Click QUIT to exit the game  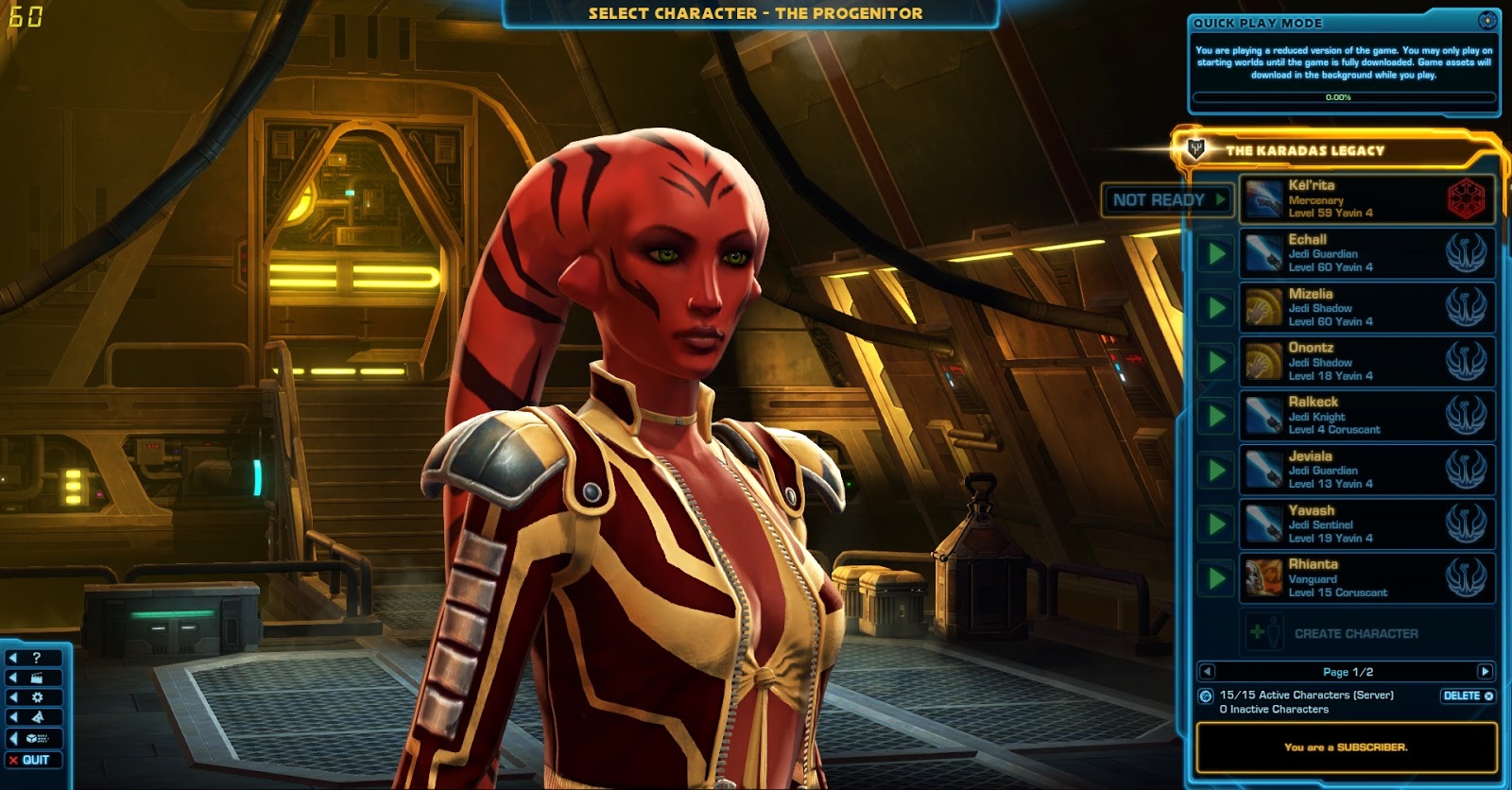38,758
